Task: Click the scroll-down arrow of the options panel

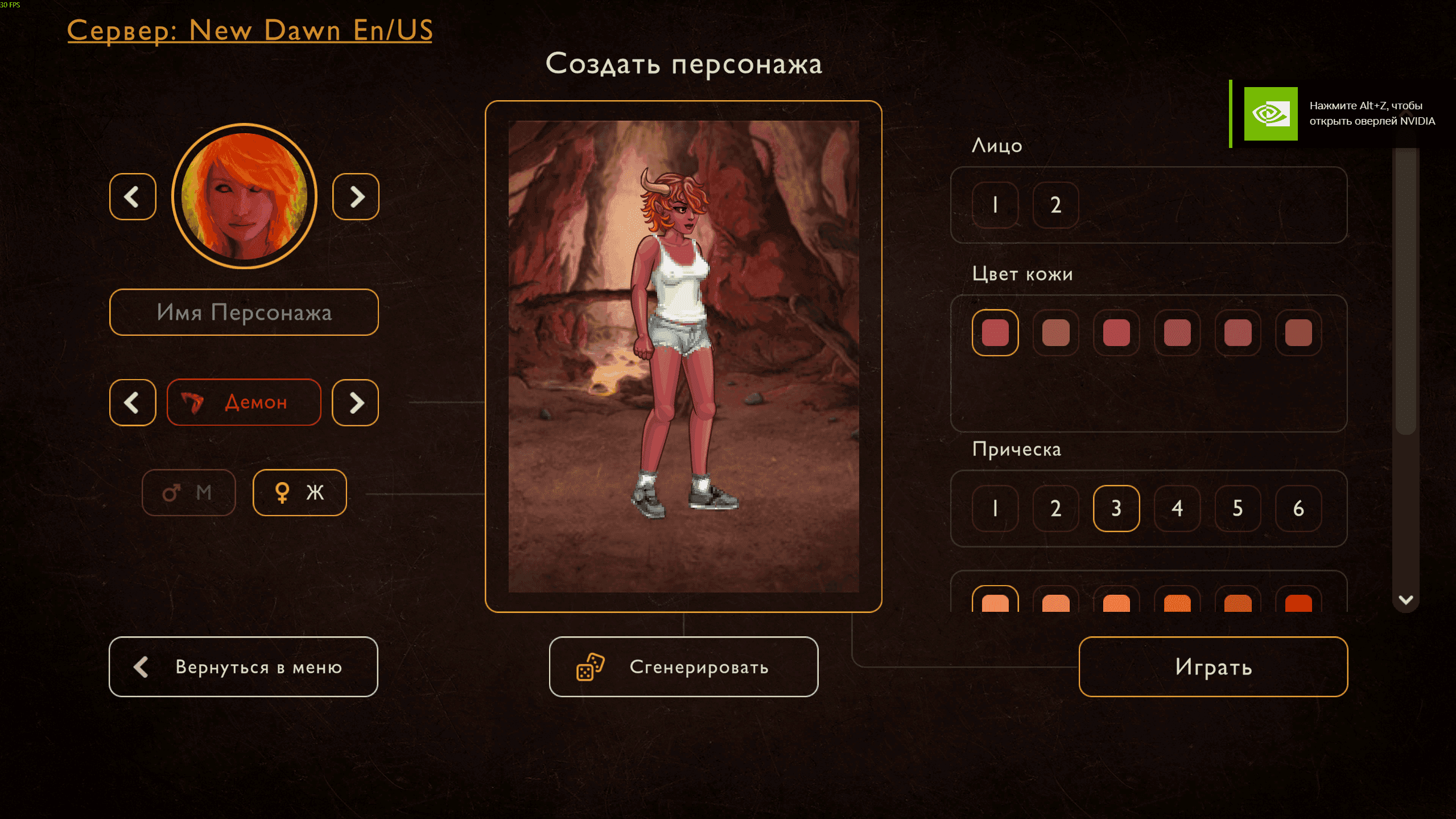Action: pos(1406,600)
